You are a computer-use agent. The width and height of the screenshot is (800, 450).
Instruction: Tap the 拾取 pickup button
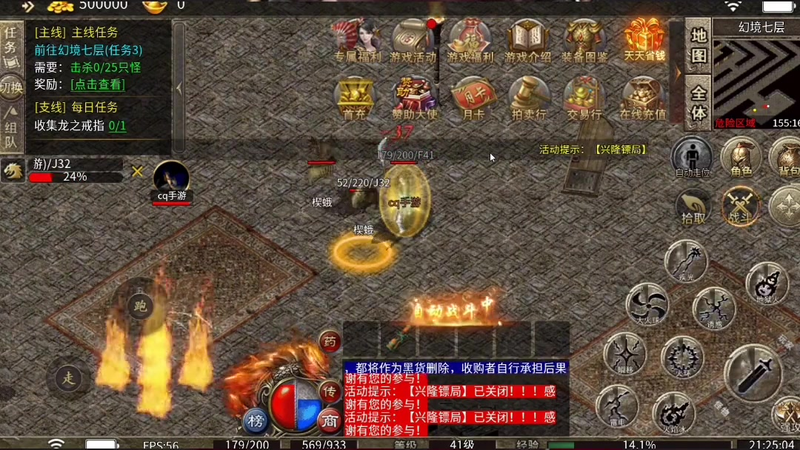[x=693, y=203]
